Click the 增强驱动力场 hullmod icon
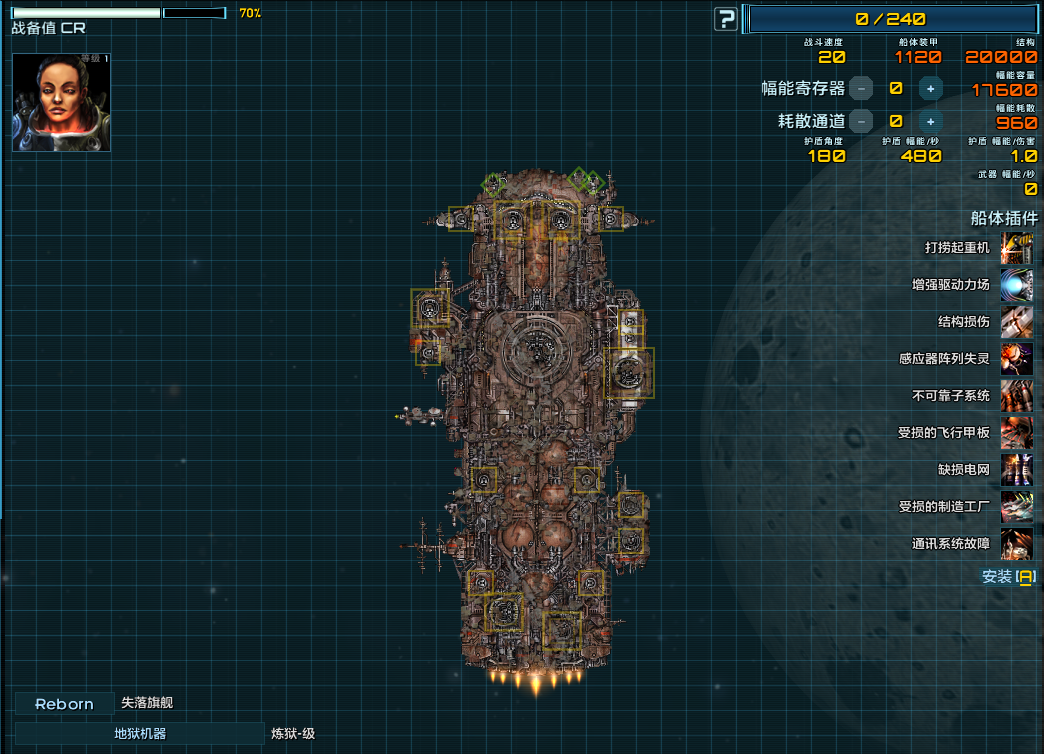The width and height of the screenshot is (1044, 754). coord(1017,284)
